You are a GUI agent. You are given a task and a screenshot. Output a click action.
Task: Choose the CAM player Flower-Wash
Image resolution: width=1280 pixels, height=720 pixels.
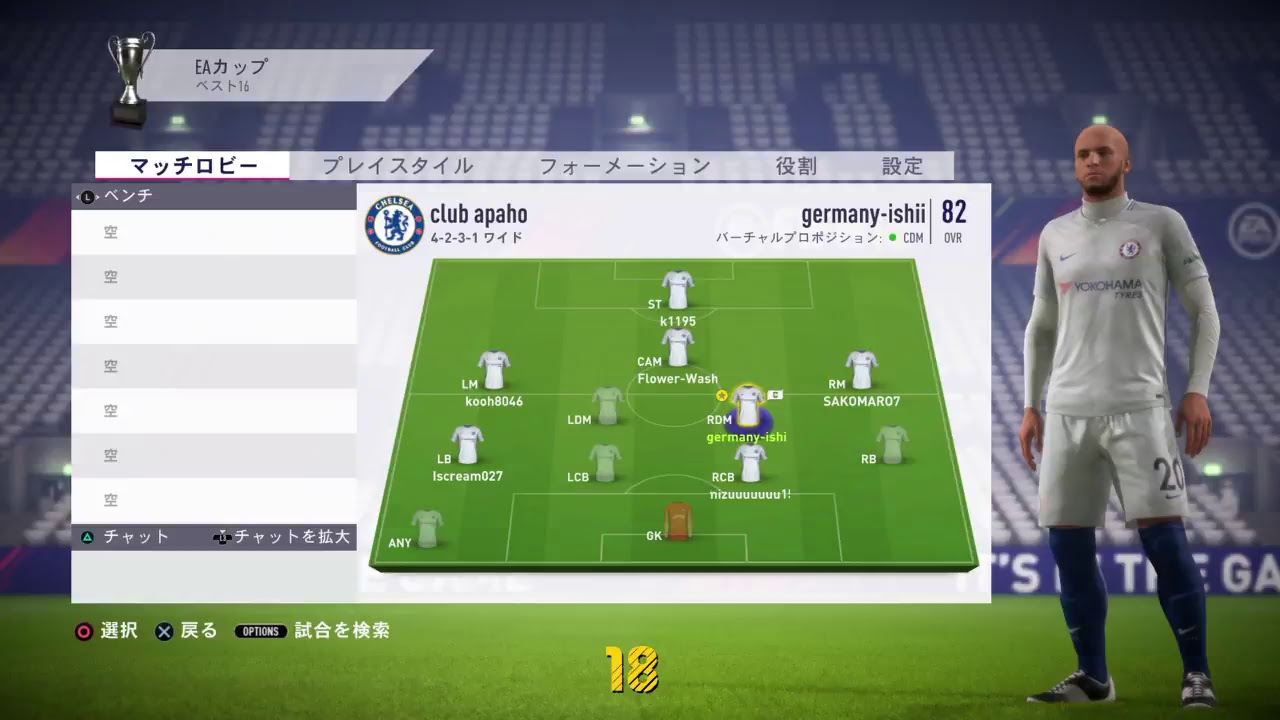(678, 348)
